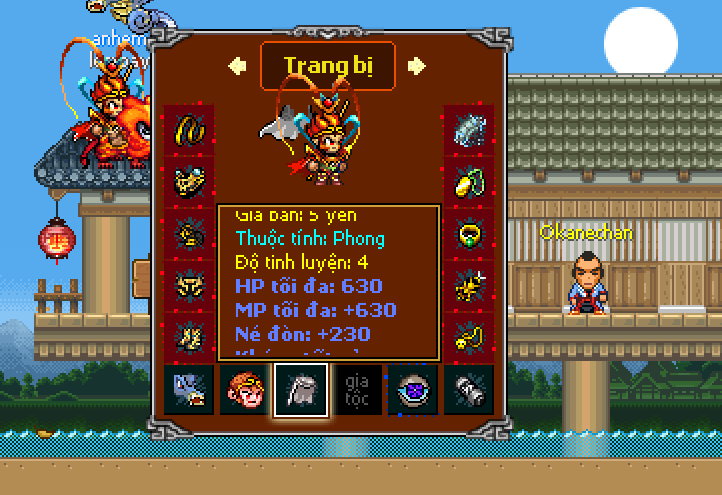Open the silver scroll tab
Image resolution: width=722 pixels, height=495 pixels.
click(x=468, y=390)
